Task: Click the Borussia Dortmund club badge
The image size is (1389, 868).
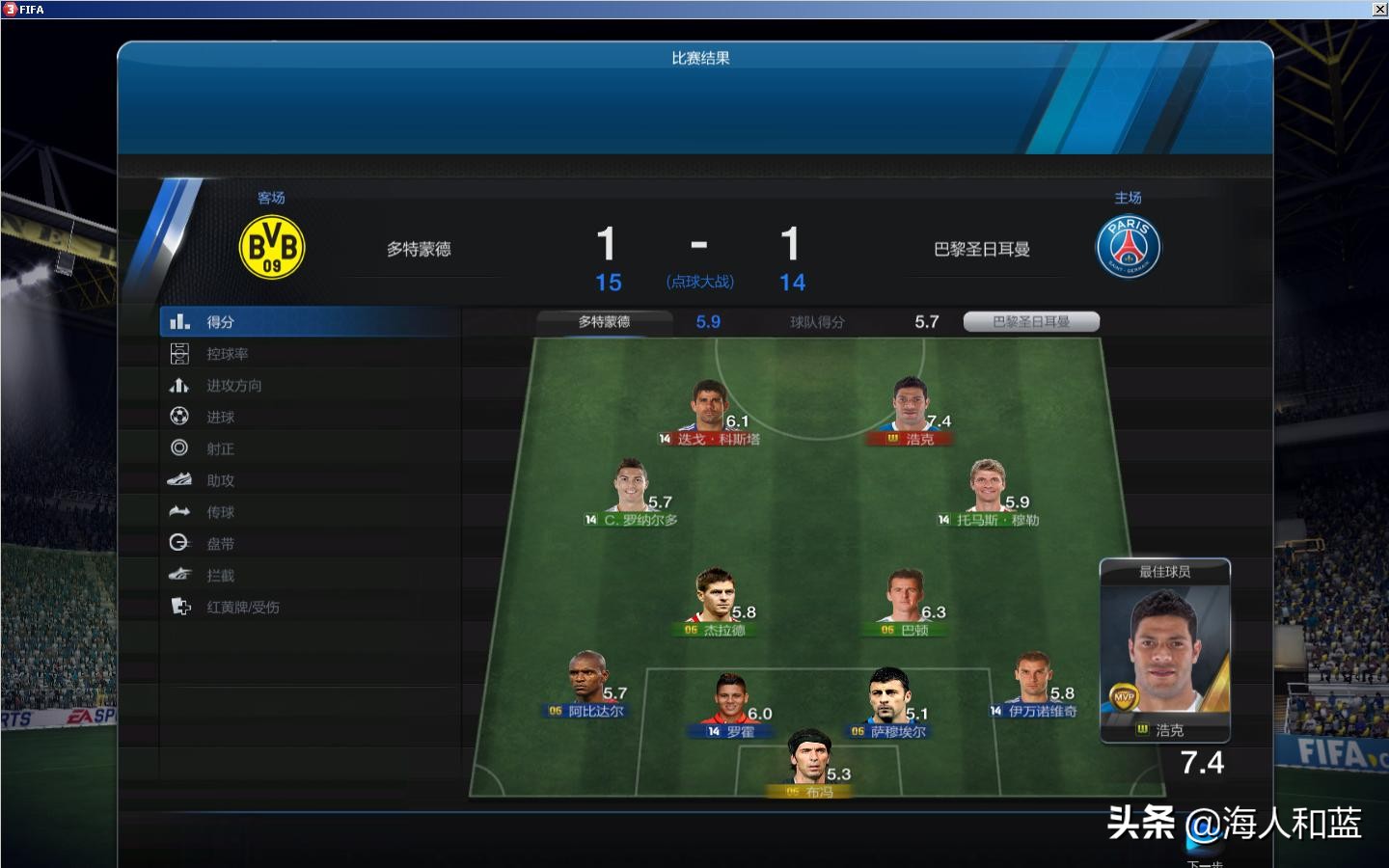Action: coord(271,247)
